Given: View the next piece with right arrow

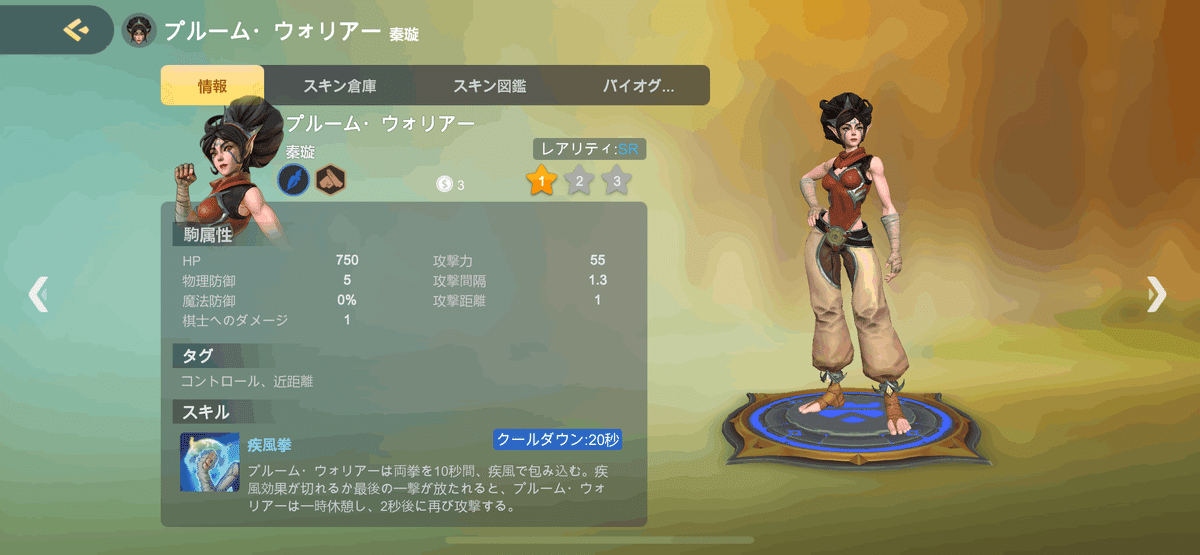Looking at the screenshot, I should (x=1156, y=294).
